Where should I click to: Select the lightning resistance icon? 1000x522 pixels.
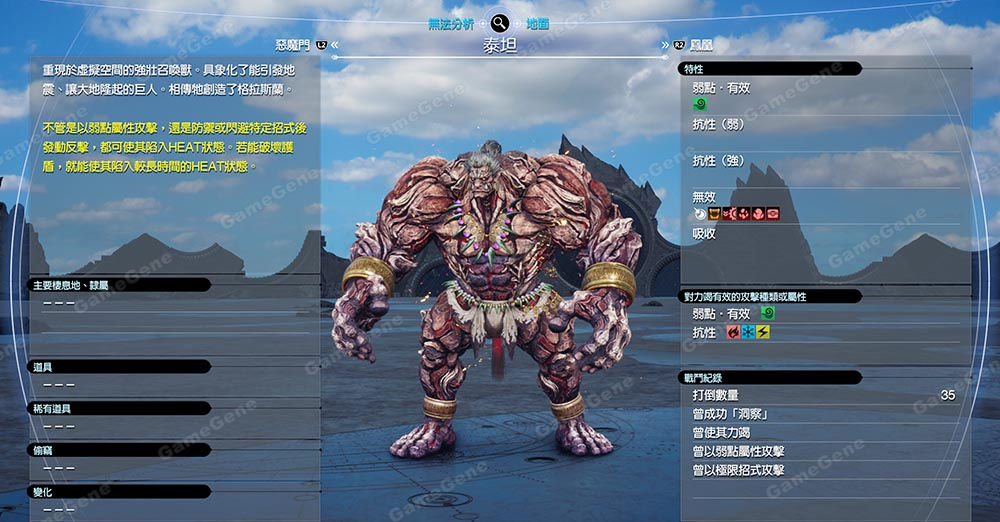(x=763, y=332)
